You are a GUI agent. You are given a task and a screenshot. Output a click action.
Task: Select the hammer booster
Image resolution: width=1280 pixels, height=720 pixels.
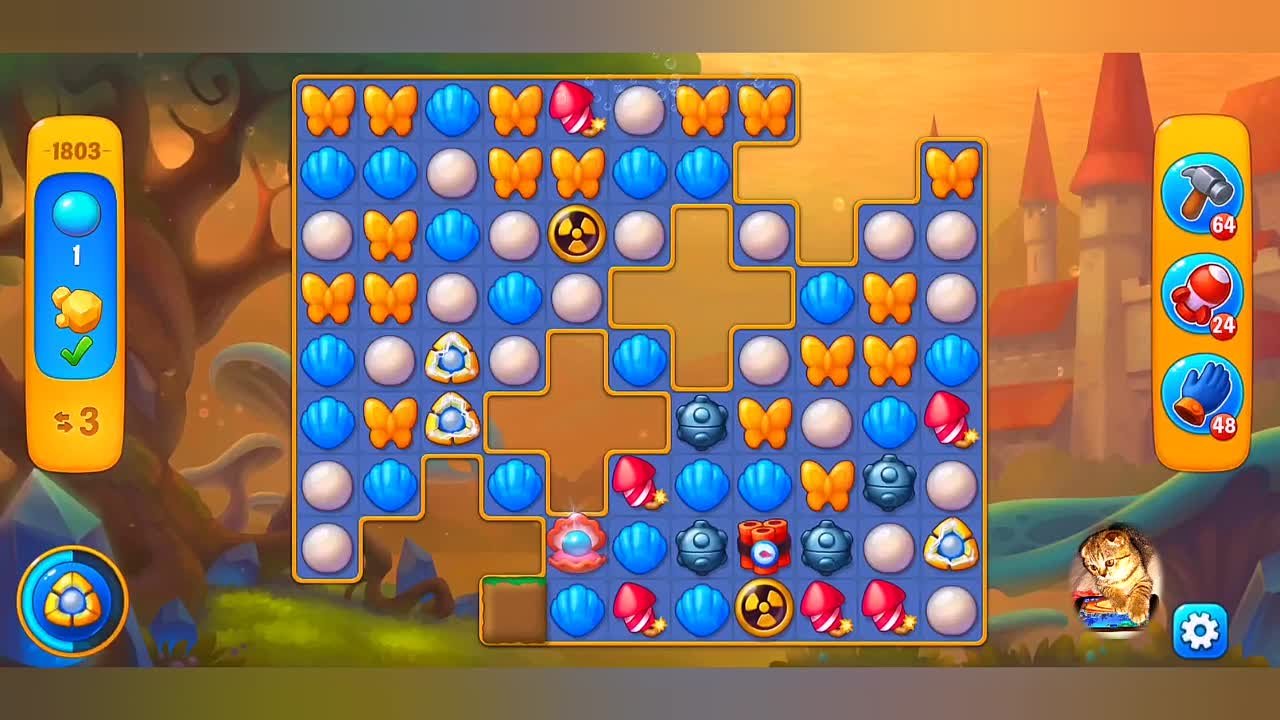1200,194
